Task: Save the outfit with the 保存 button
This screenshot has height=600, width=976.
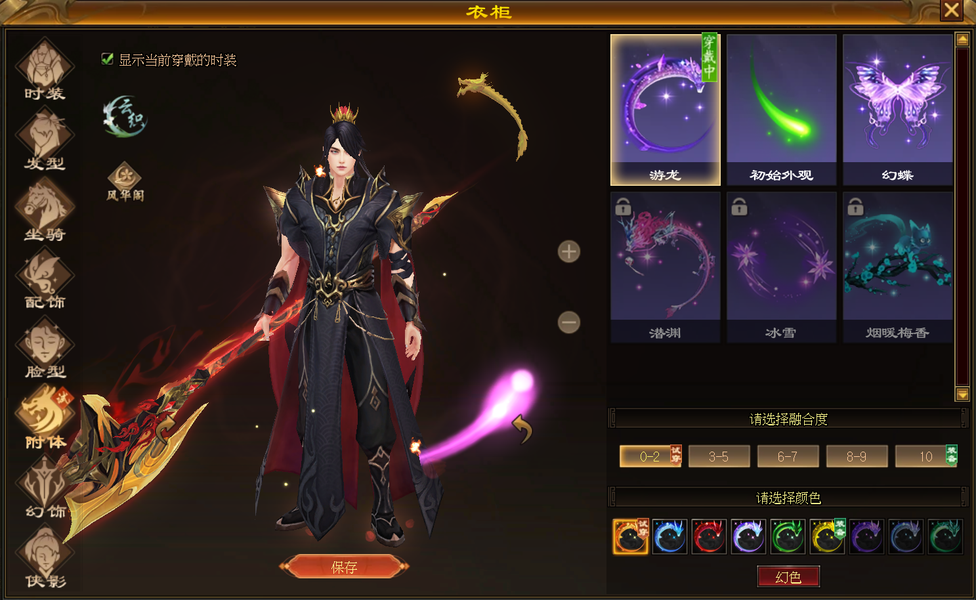Action: click(344, 567)
